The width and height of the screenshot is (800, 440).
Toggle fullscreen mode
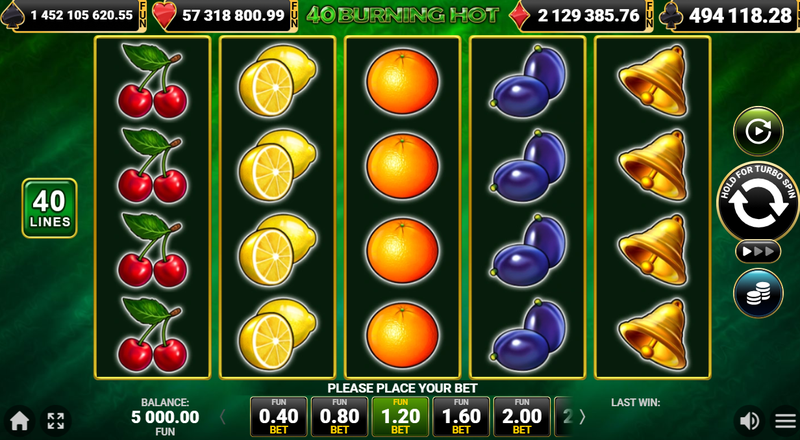(x=55, y=420)
